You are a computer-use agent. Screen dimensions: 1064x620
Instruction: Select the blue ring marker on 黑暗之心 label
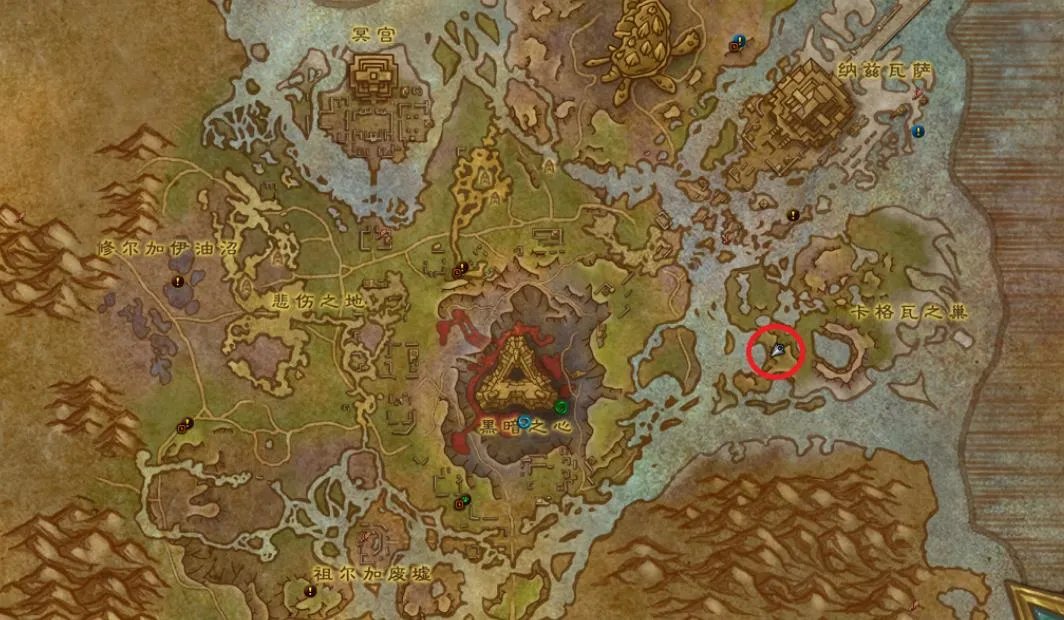[524, 422]
